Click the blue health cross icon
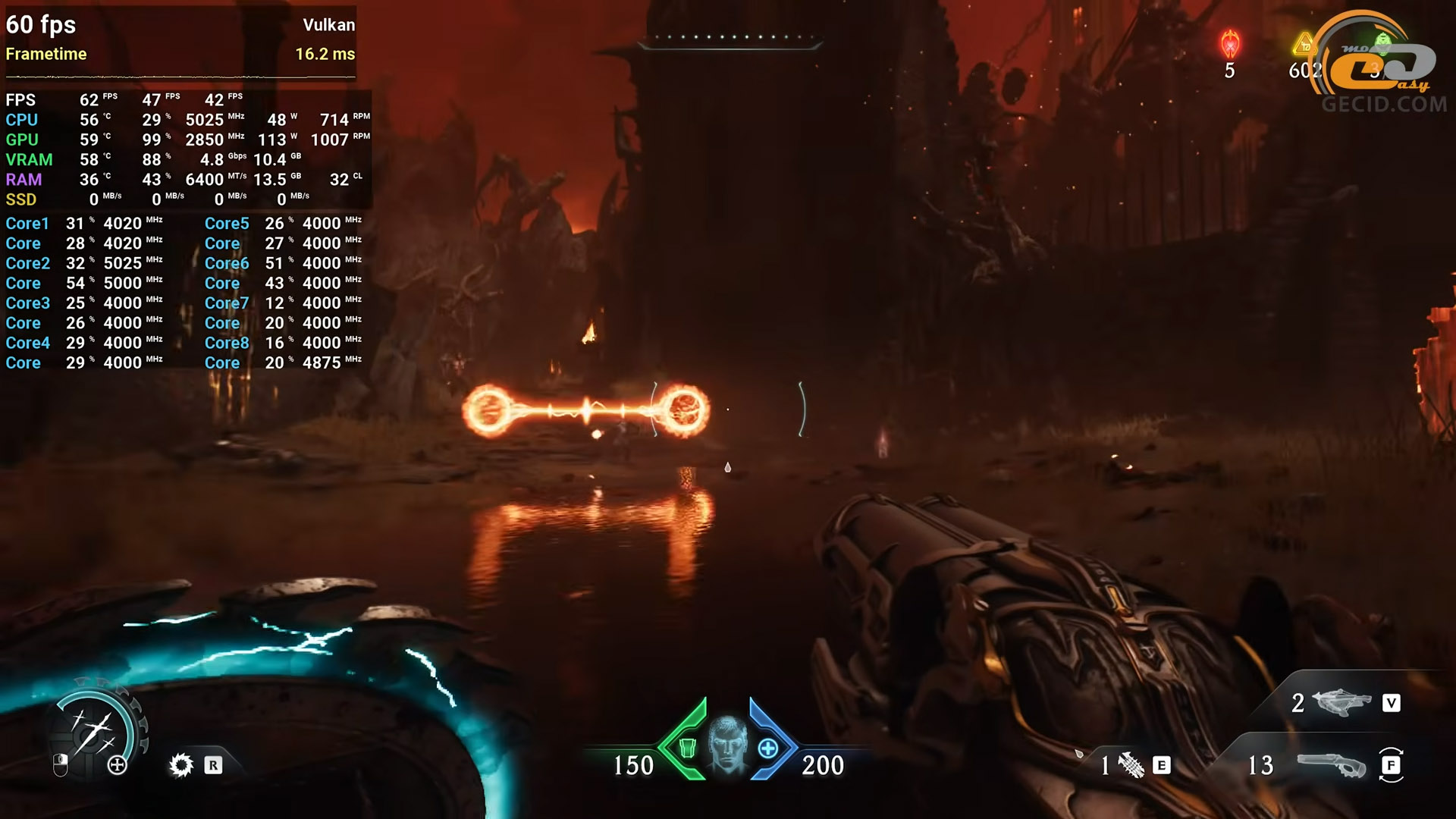 (767, 748)
